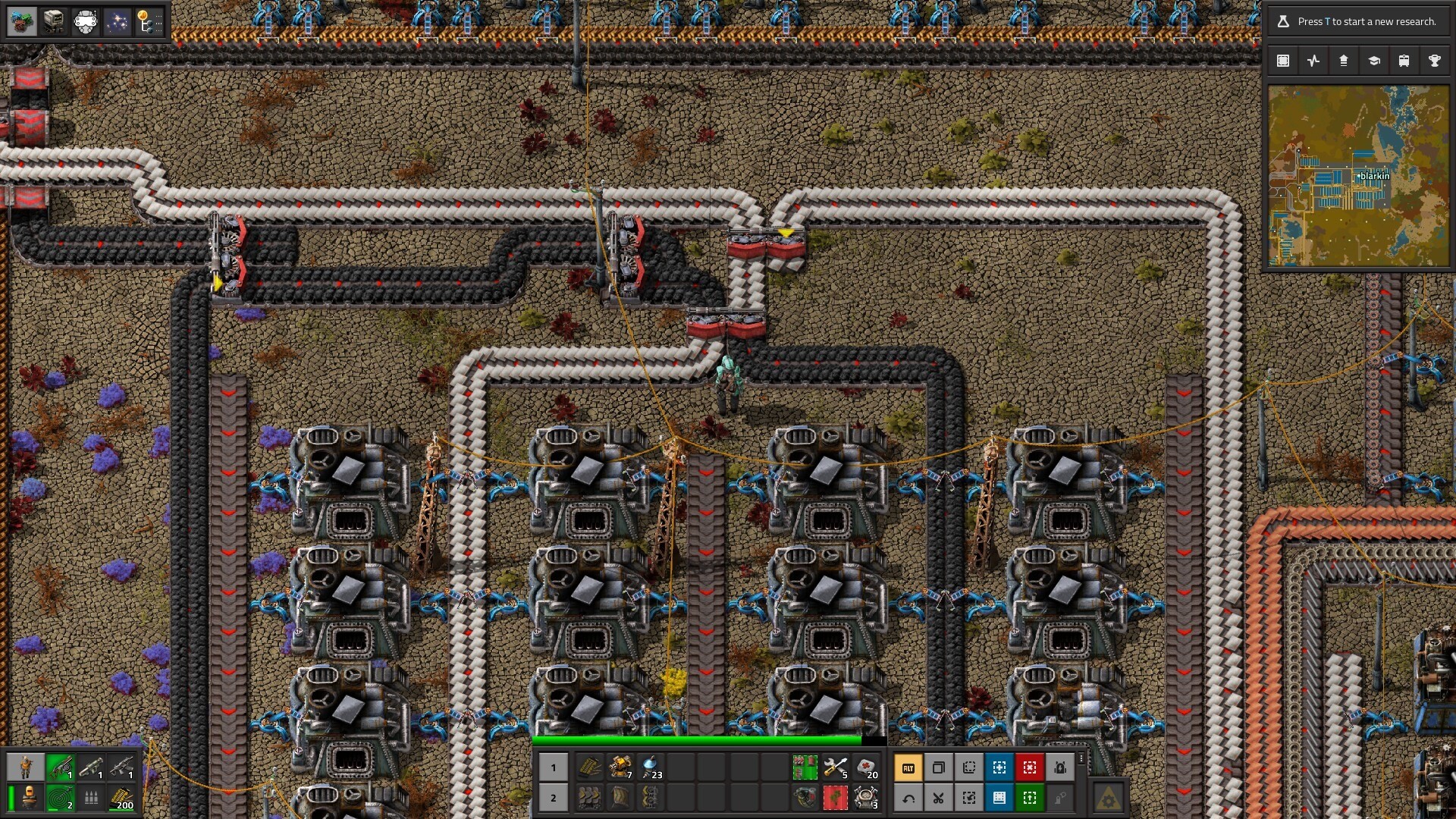Select the green upgrade planner tool
The image size is (1456, 819).
click(x=1030, y=798)
